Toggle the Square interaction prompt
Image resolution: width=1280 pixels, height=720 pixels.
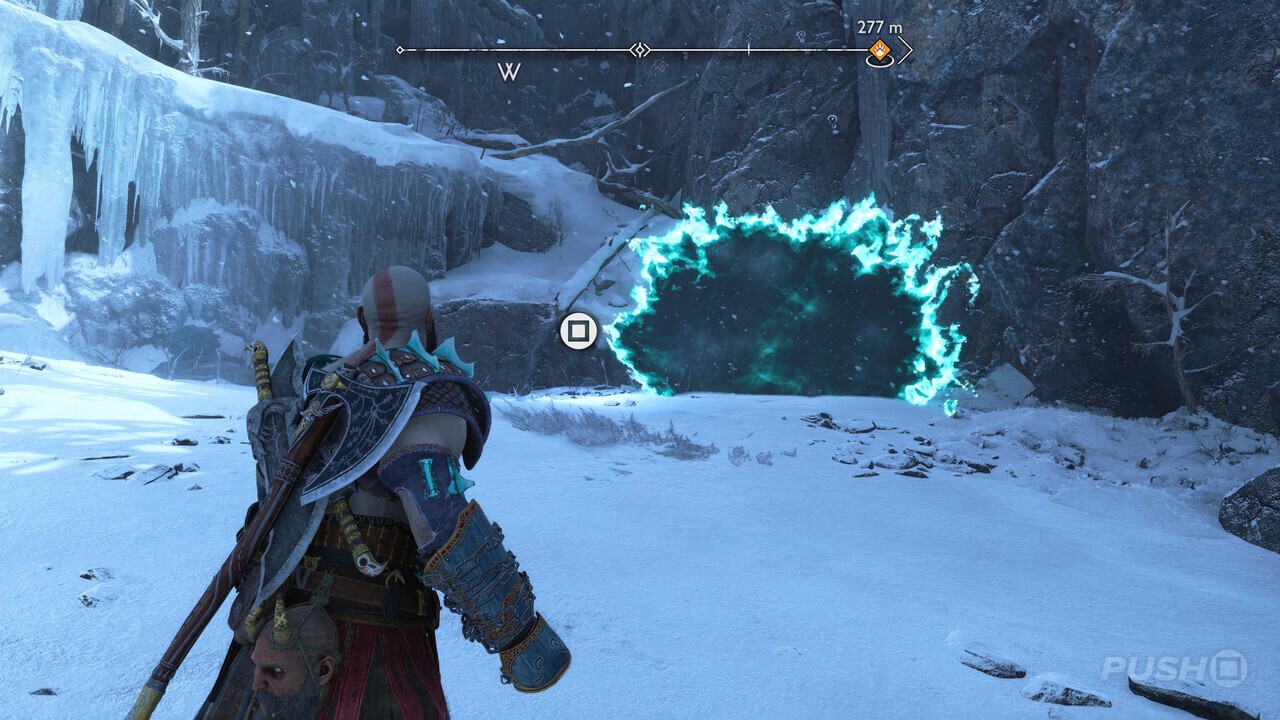click(x=581, y=330)
